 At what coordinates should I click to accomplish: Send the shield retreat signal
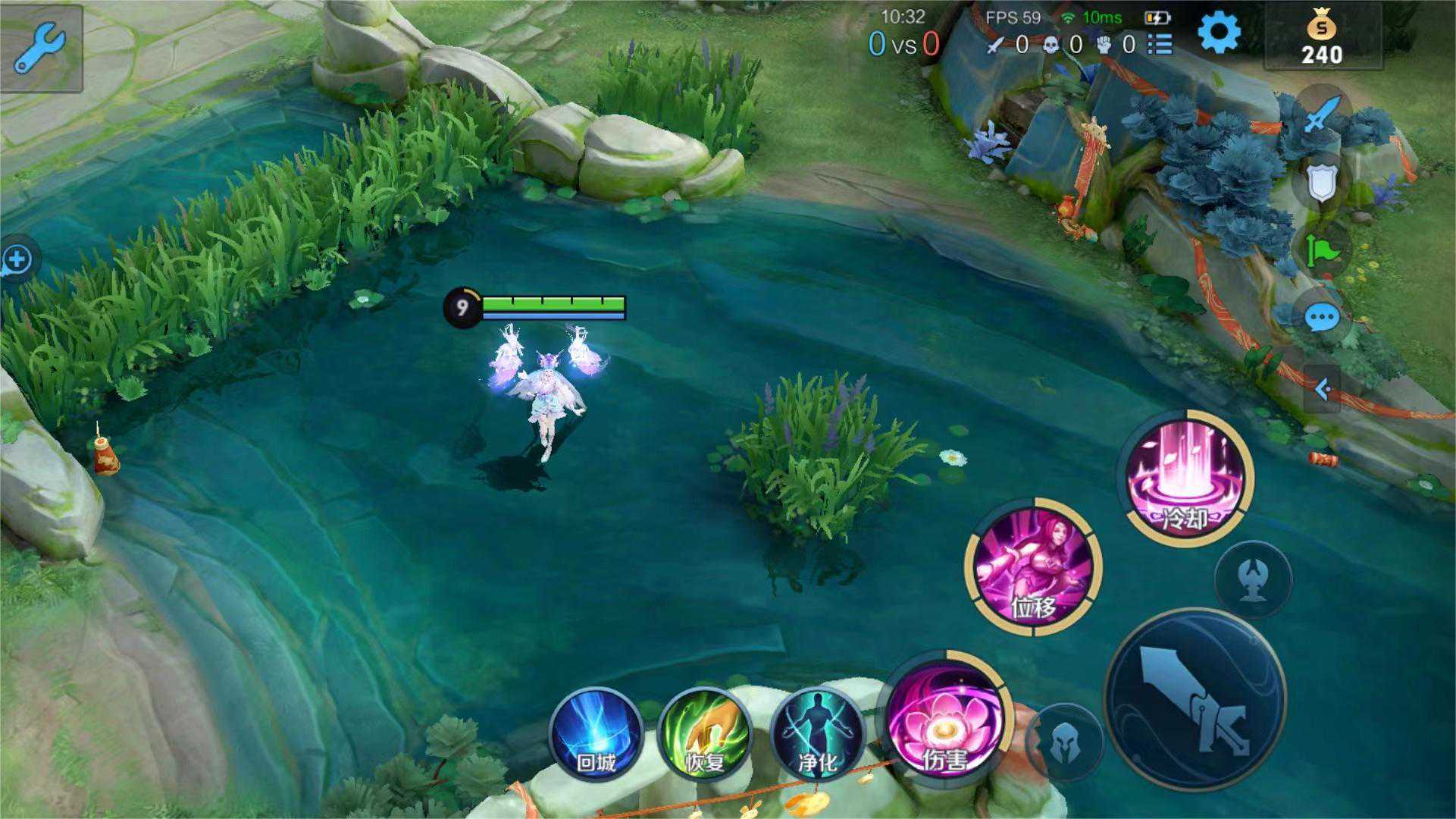click(1322, 183)
